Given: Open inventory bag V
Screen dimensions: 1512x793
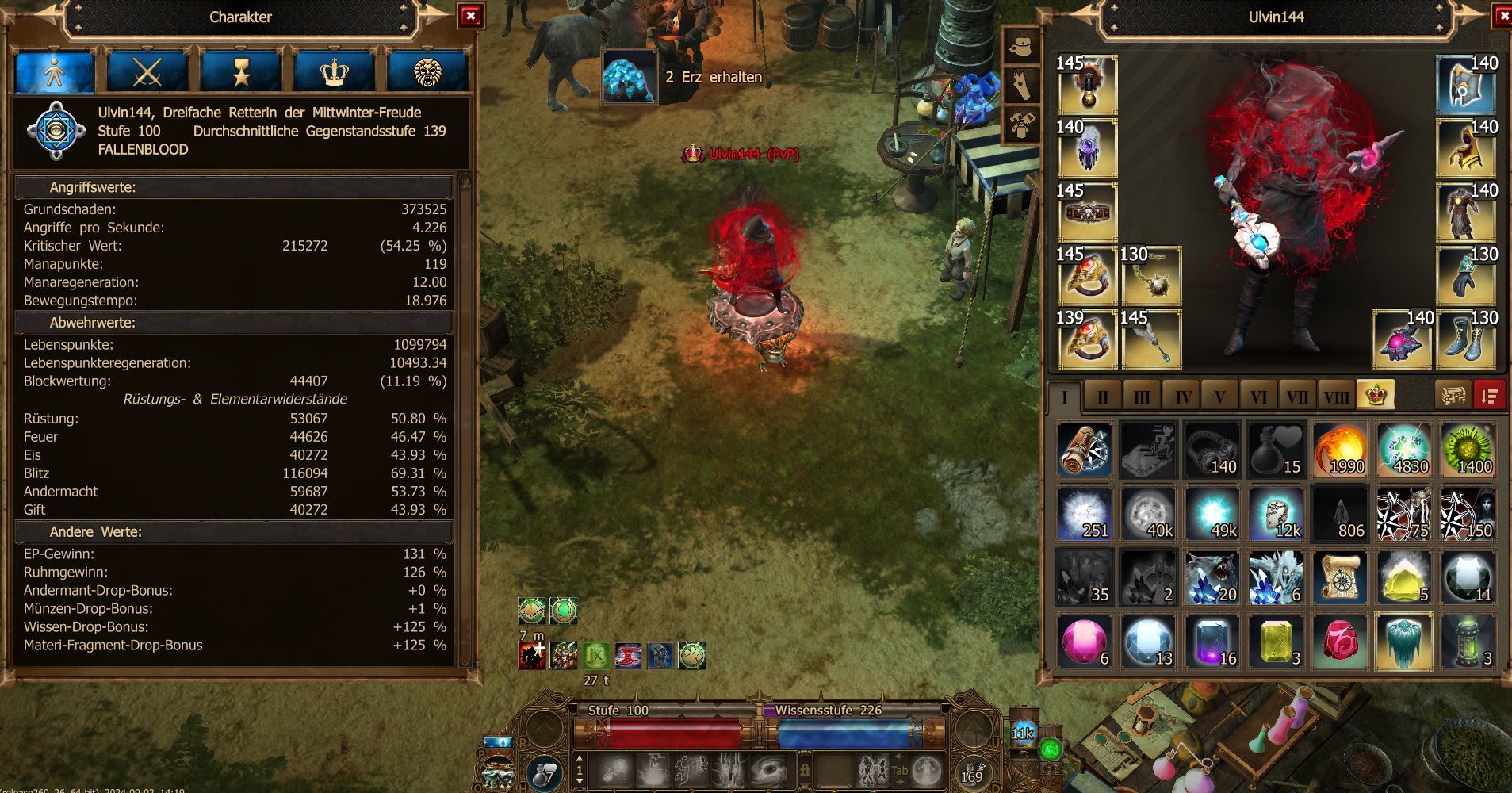Looking at the screenshot, I should coord(1220,396).
